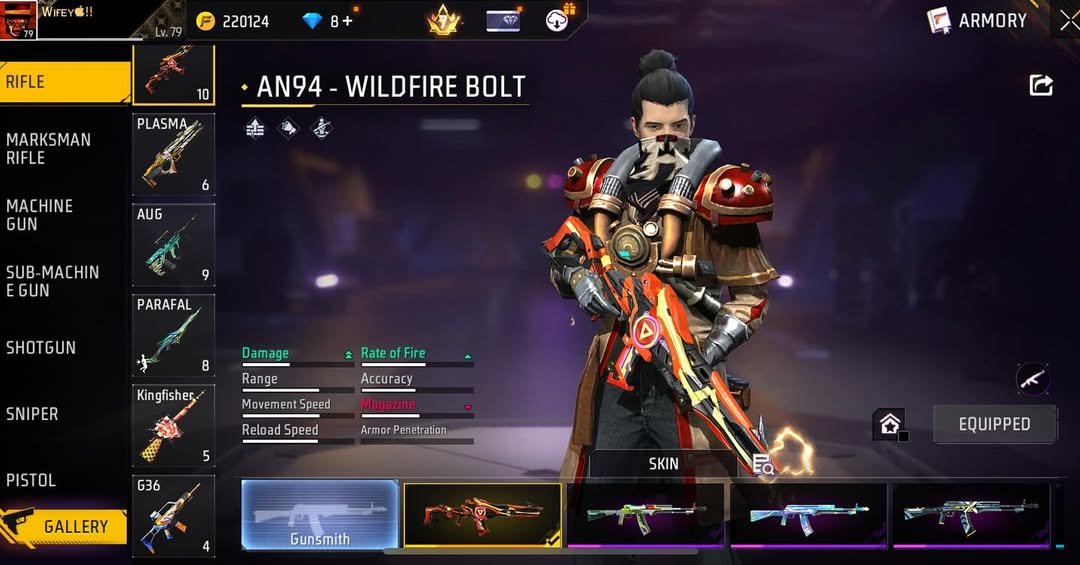Choose the Sniper weapon category
This screenshot has width=1080, height=565.
pyautogui.click(x=32, y=414)
